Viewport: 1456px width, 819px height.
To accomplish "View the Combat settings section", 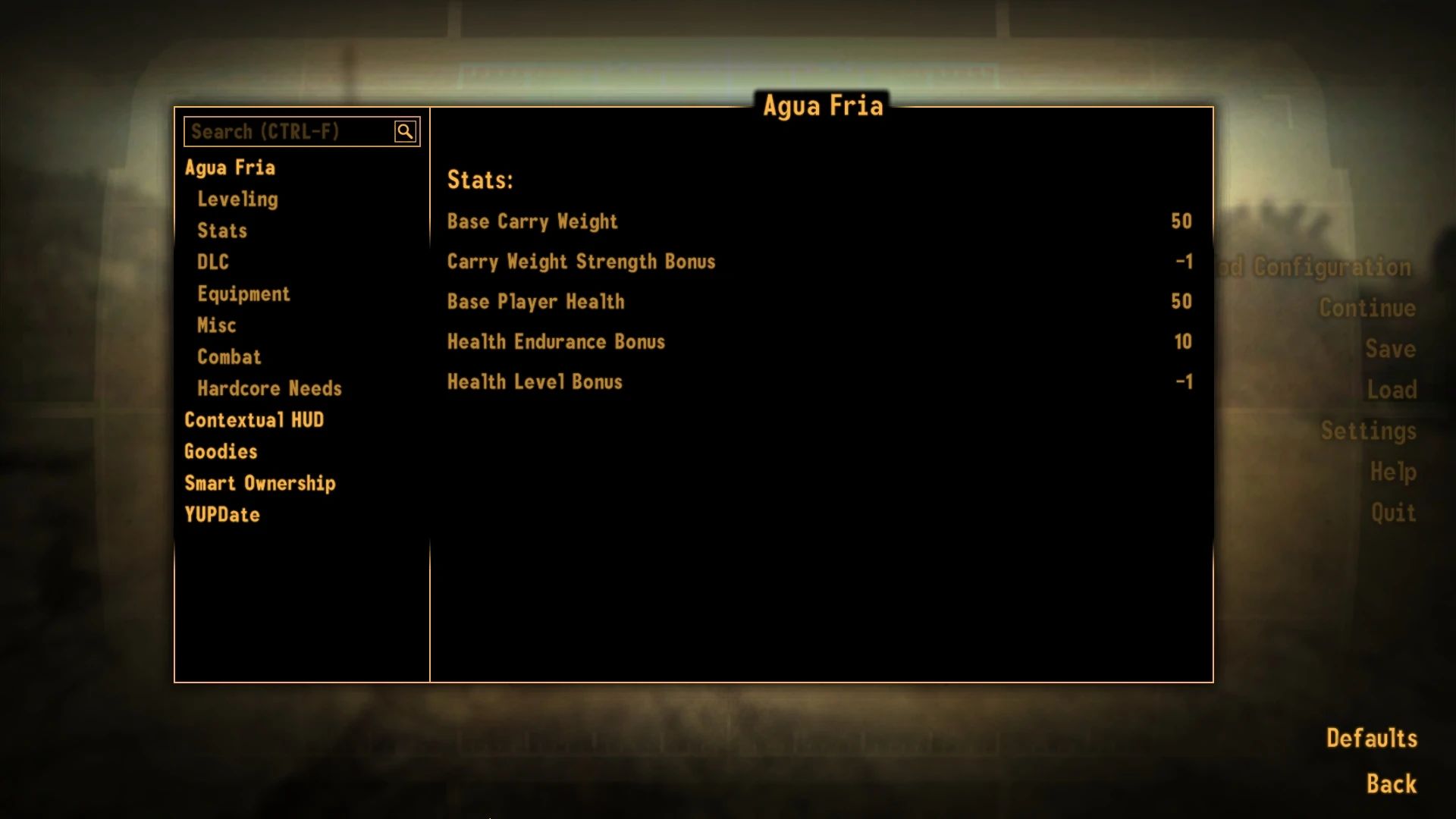I will 229,356.
